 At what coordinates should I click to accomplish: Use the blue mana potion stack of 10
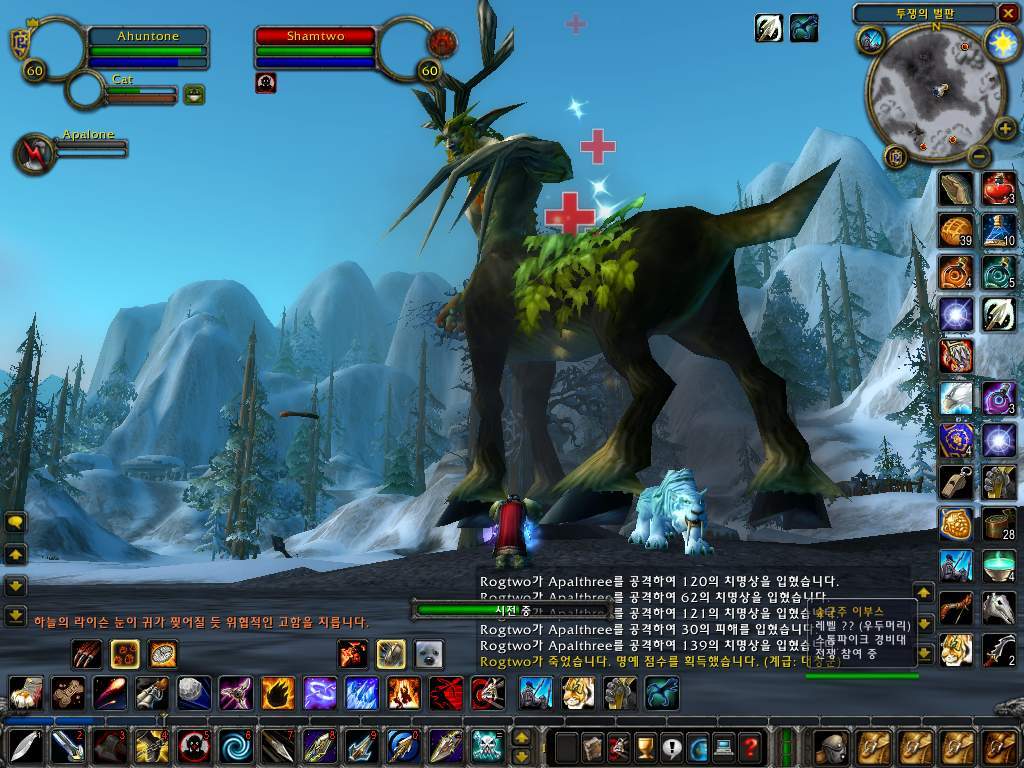[x=999, y=230]
